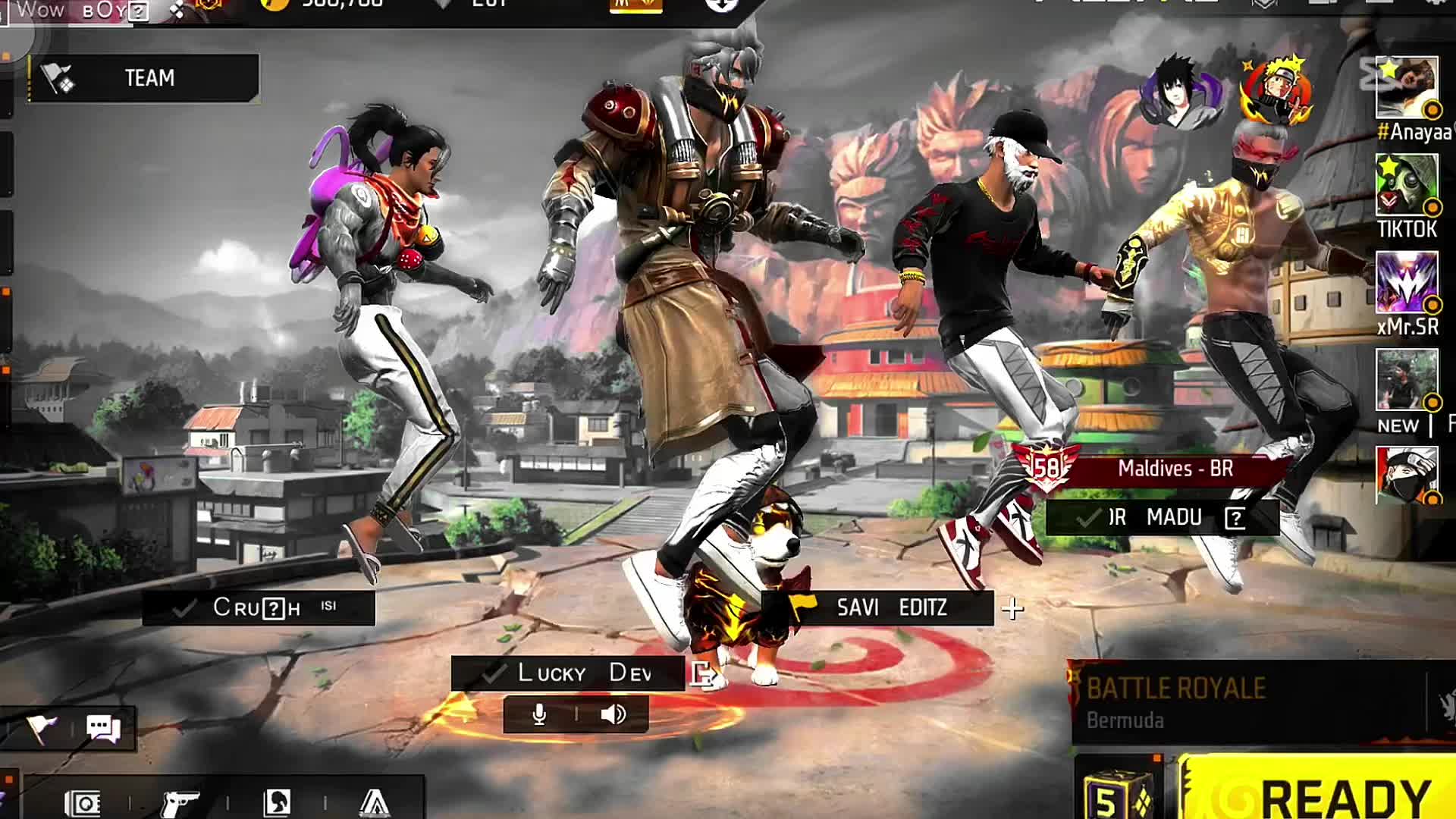The height and width of the screenshot is (819, 1456).
Task: Open the pistol weapon icon
Action: (x=180, y=802)
